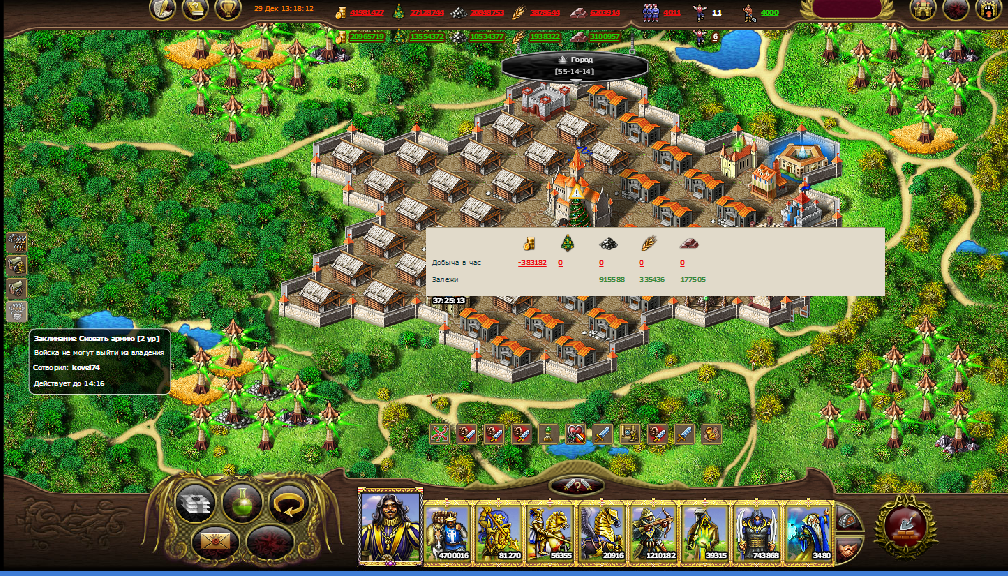Screen dimensions: 1008x576
Task: Select the hero portrait in the army bar
Action: point(390,526)
